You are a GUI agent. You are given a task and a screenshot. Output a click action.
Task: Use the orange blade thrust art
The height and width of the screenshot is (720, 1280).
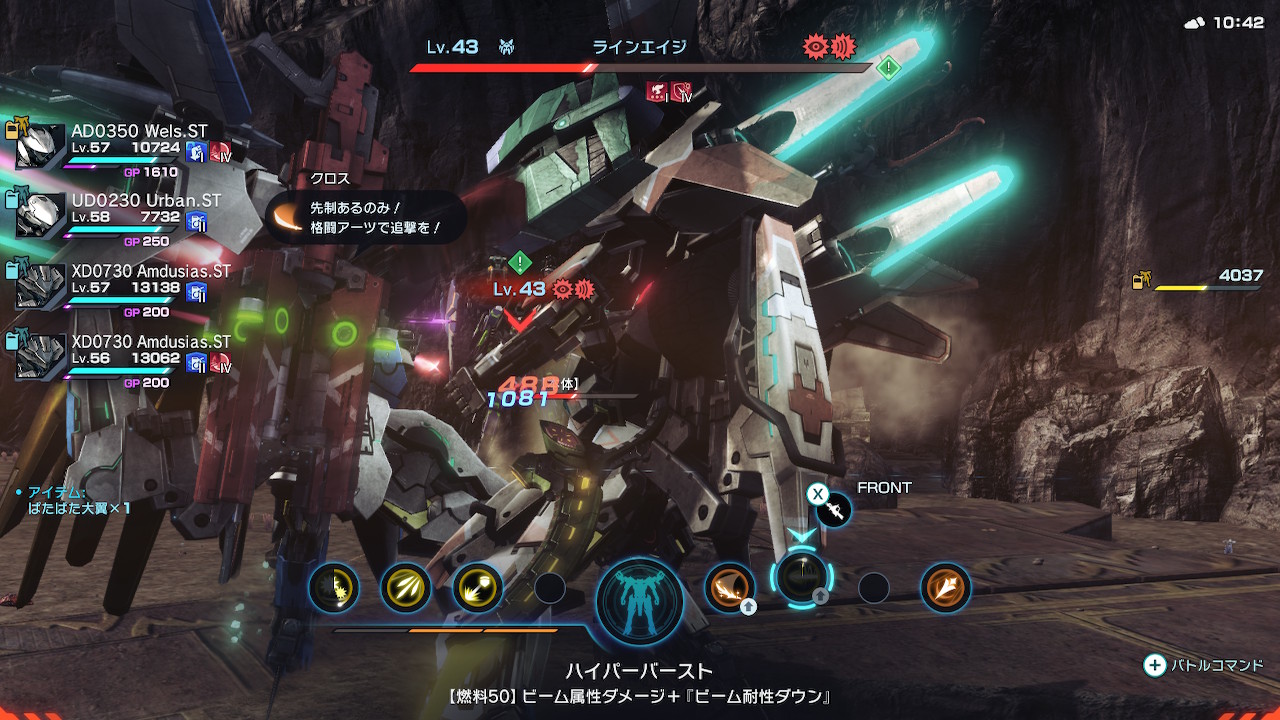point(945,587)
